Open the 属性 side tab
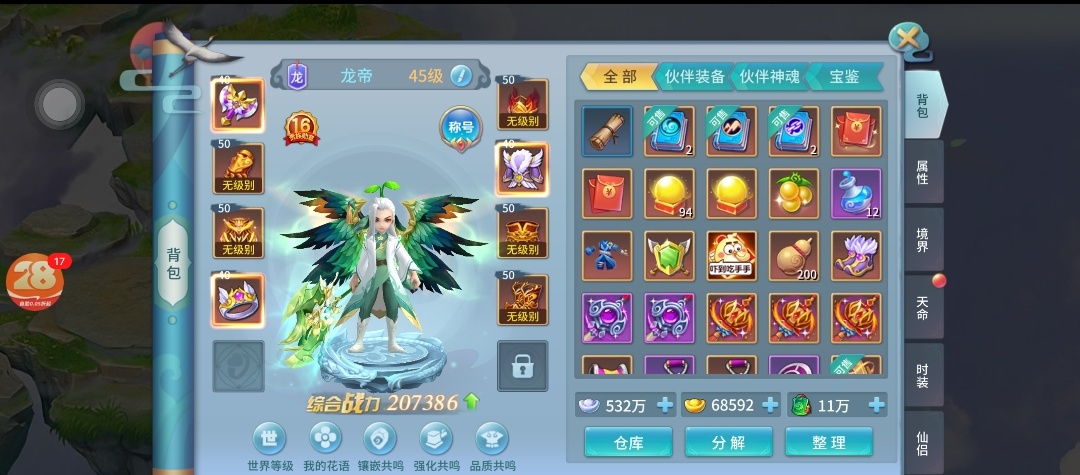Image resolution: width=1080 pixels, height=475 pixels. (923, 171)
